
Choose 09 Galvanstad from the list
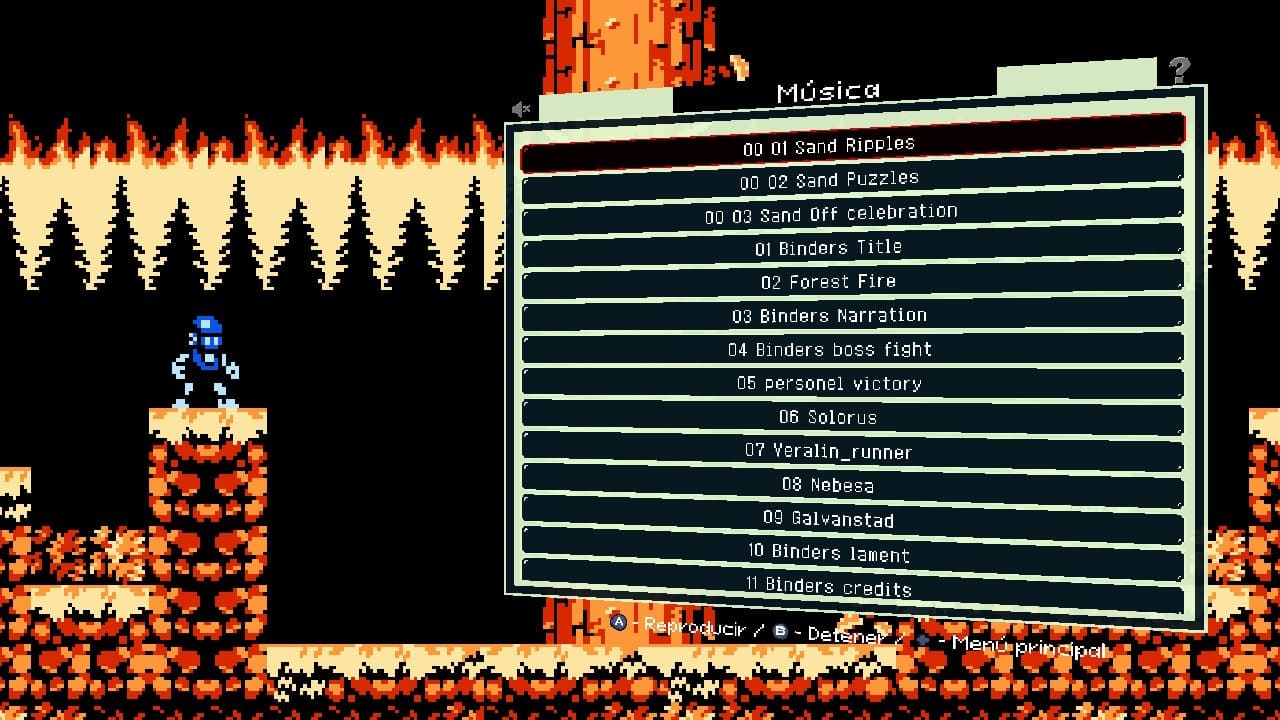pyautogui.click(x=829, y=519)
